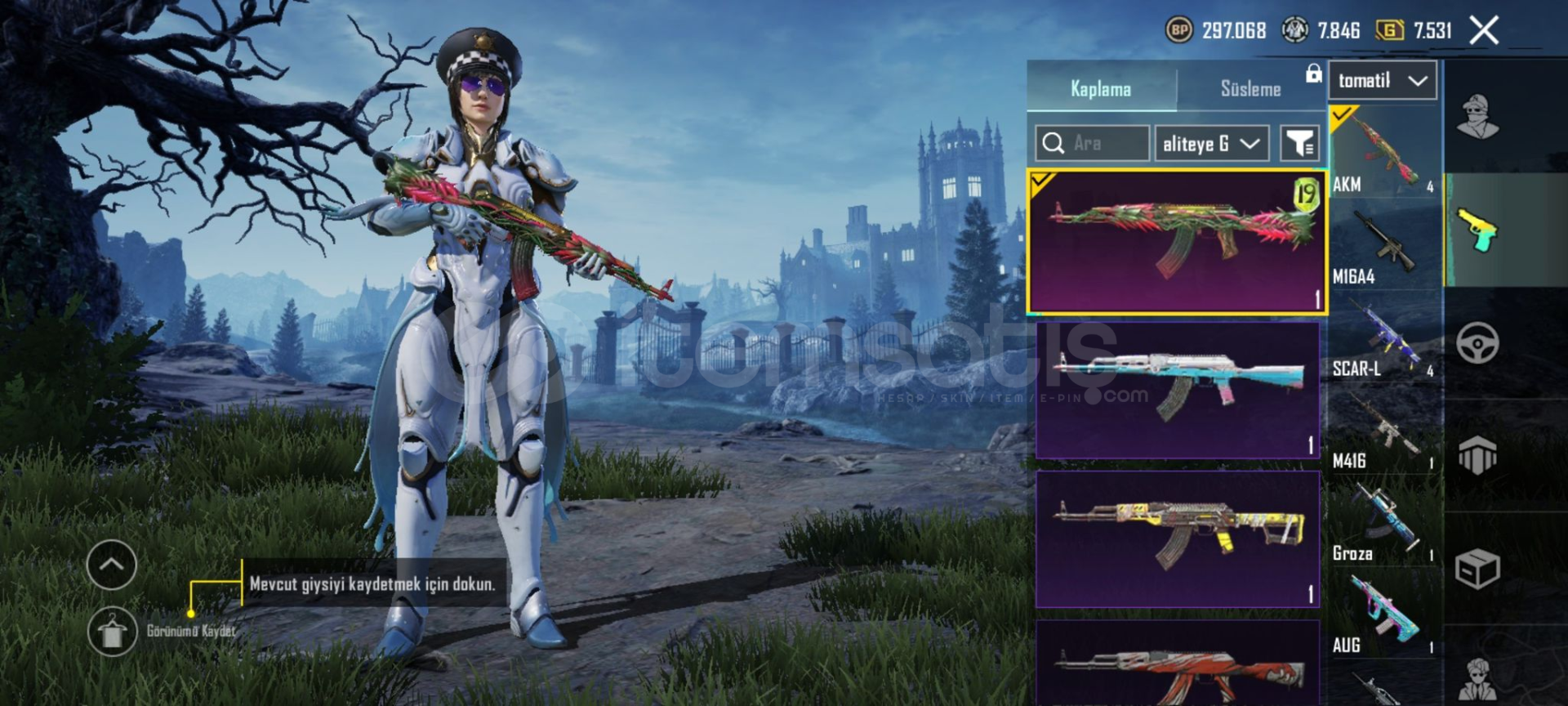Select the yellow pistol weapons category
This screenshot has width=1568, height=706.
(x=1478, y=230)
